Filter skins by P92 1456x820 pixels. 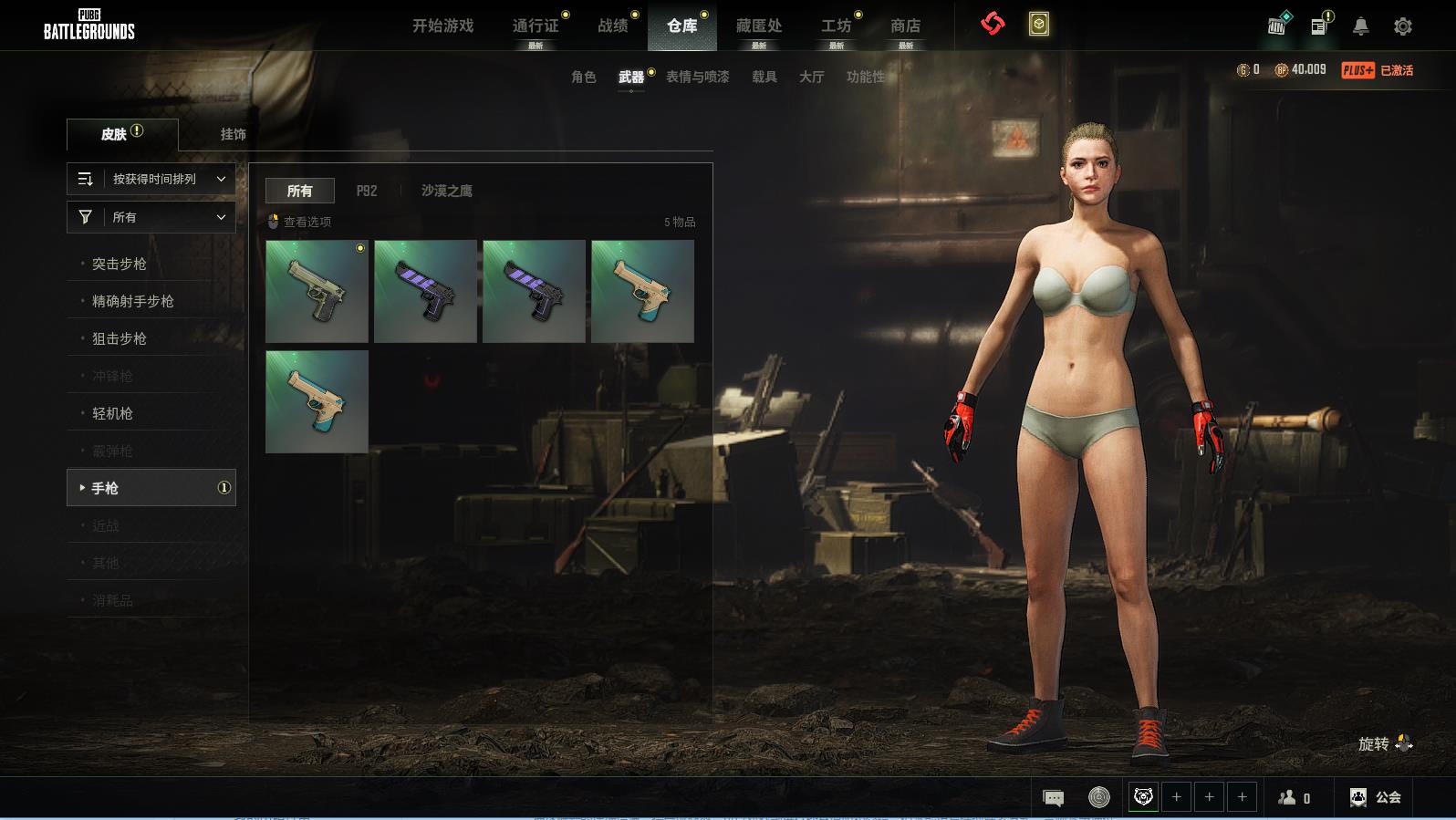[366, 191]
